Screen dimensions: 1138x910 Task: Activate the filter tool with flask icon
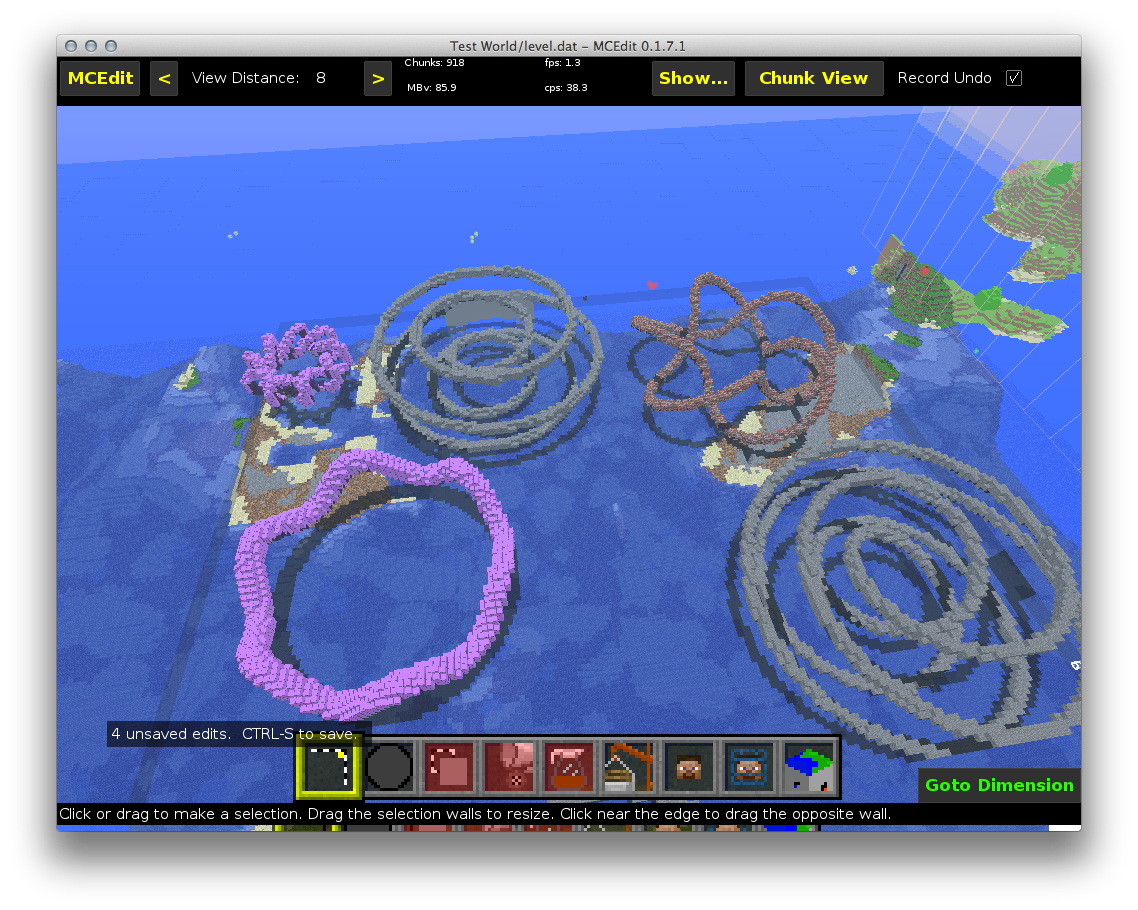click(569, 769)
